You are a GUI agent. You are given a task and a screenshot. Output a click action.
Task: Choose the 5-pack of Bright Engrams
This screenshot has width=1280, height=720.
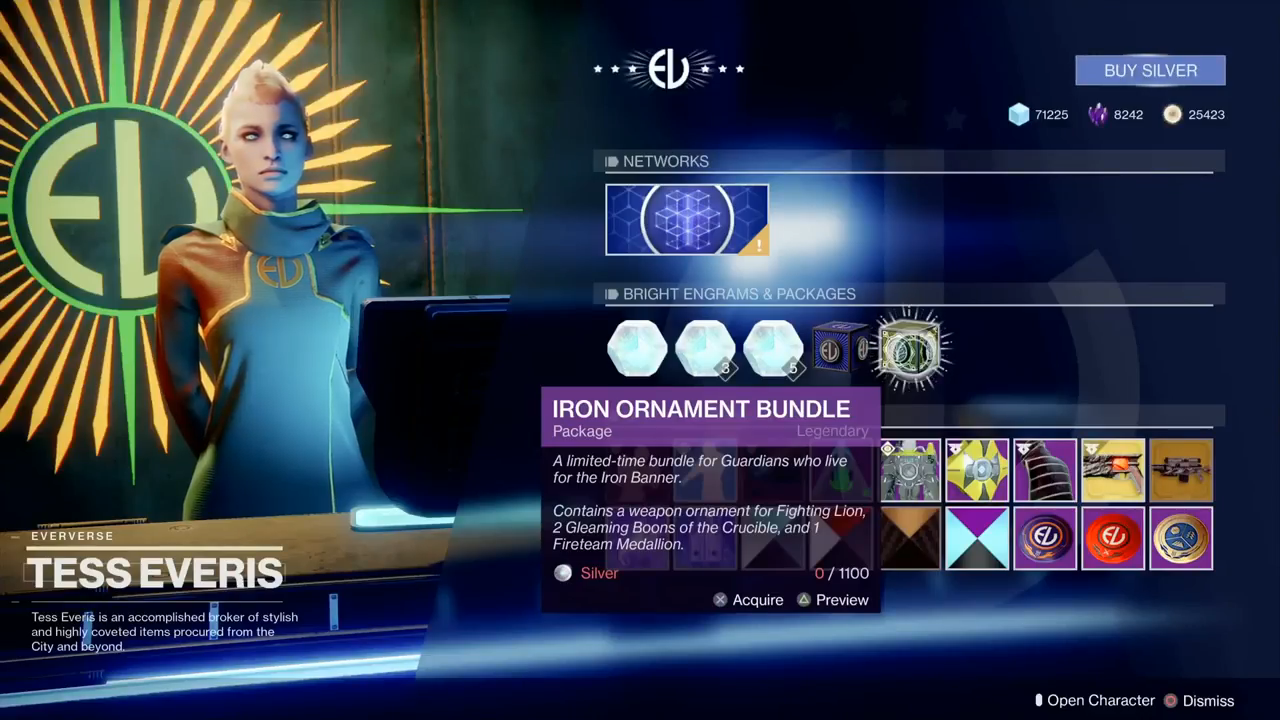(x=773, y=349)
